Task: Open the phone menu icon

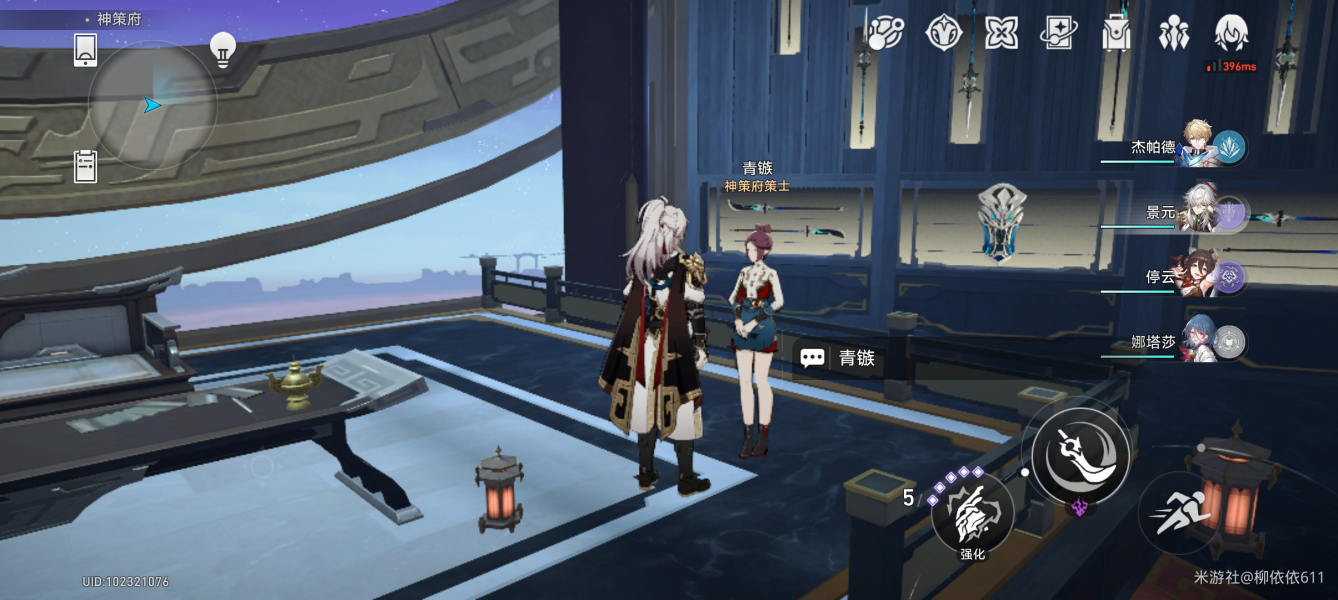Action: [x=86, y=50]
